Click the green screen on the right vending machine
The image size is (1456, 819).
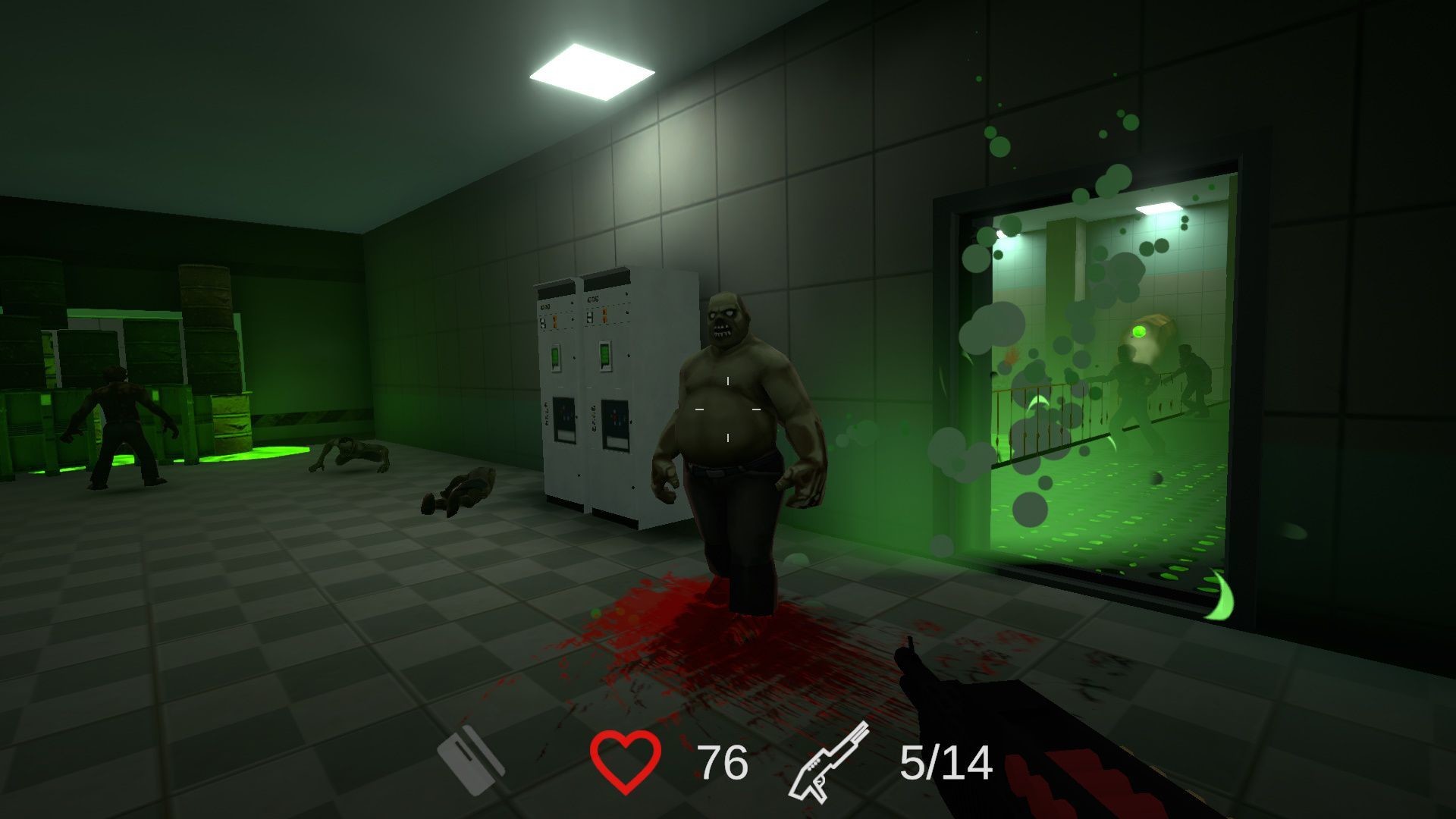pos(606,355)
